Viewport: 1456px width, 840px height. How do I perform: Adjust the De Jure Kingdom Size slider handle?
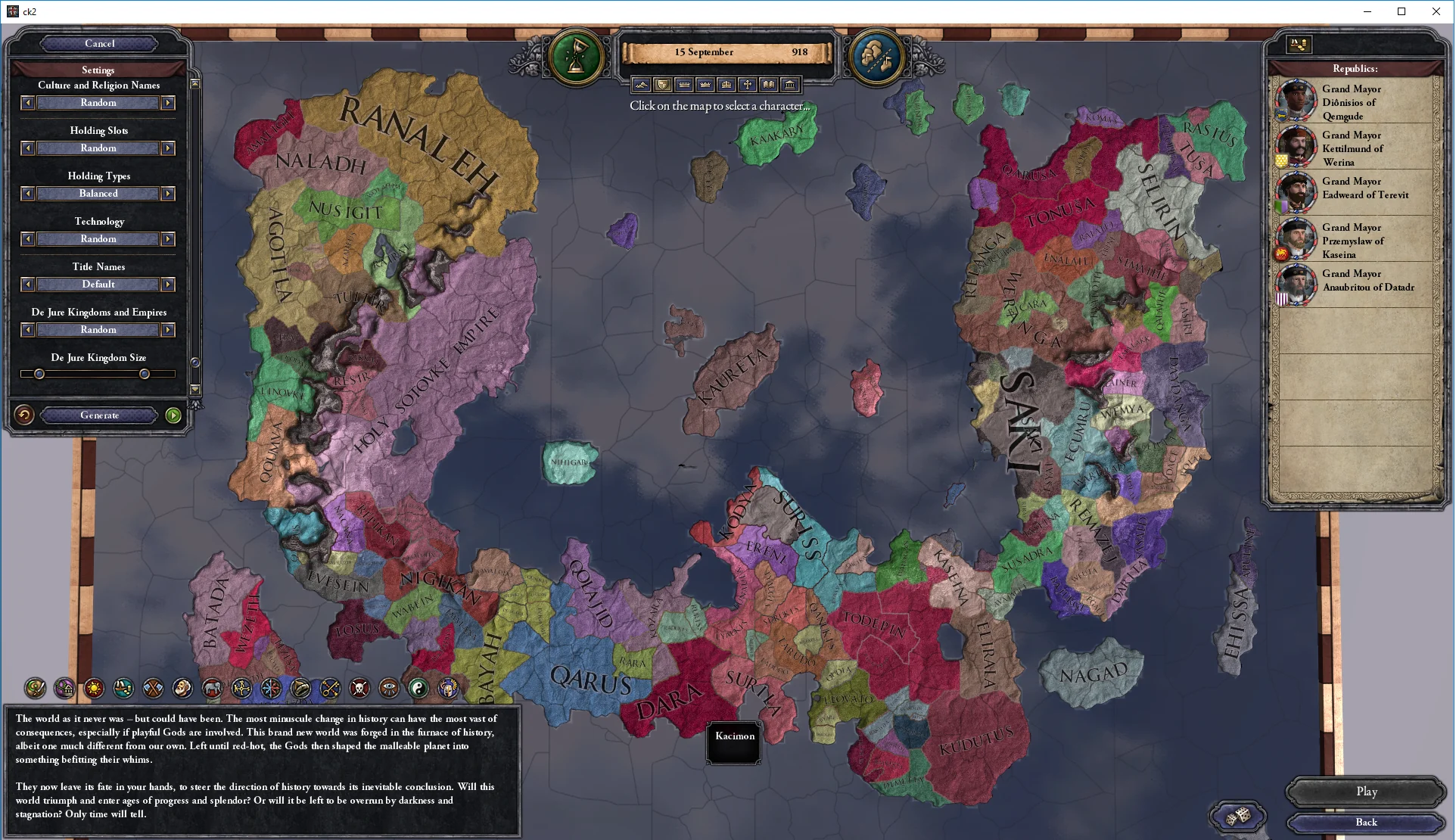click(39, 373)
